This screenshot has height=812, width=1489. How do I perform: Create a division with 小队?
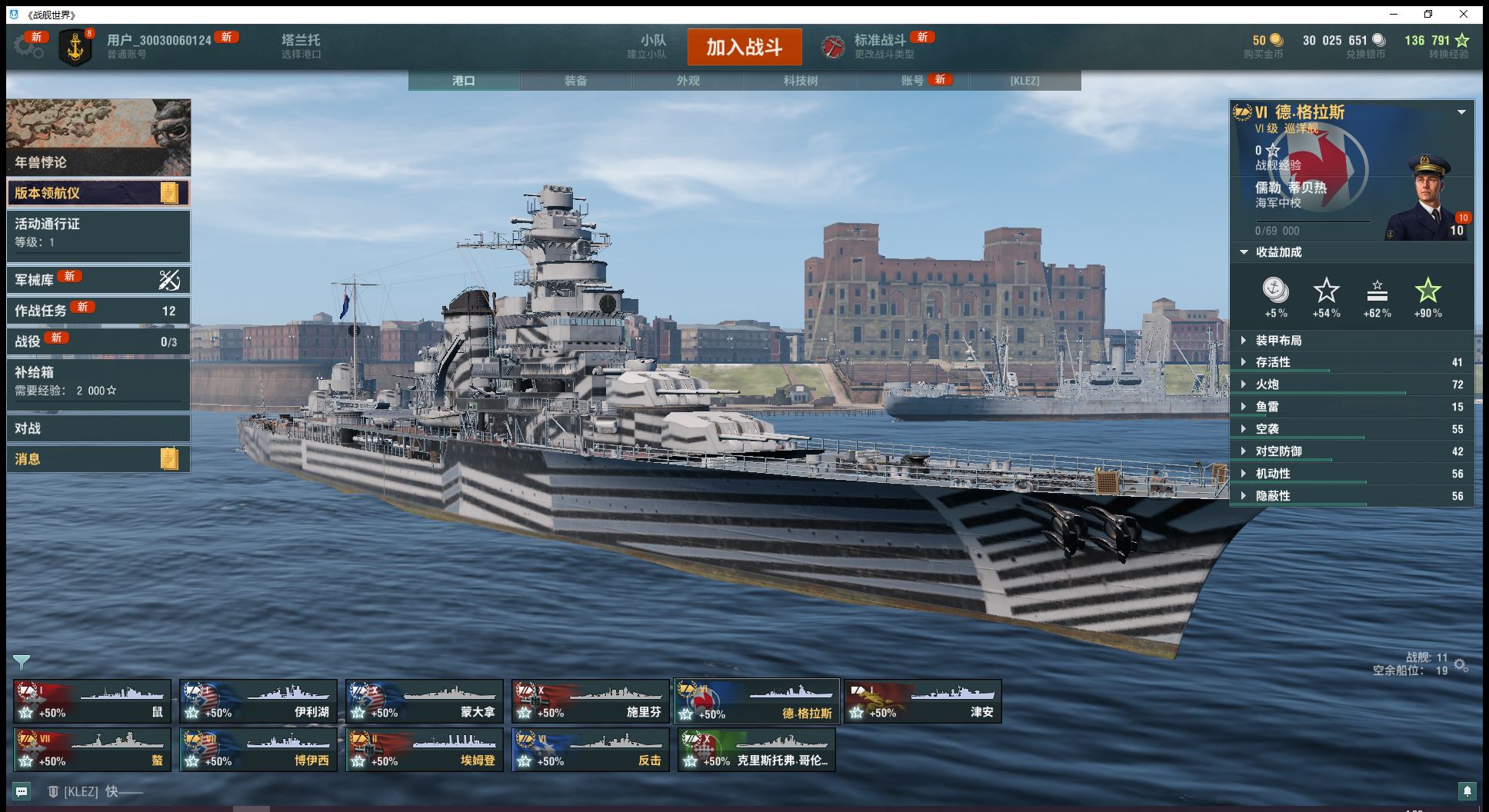[652, 46]
